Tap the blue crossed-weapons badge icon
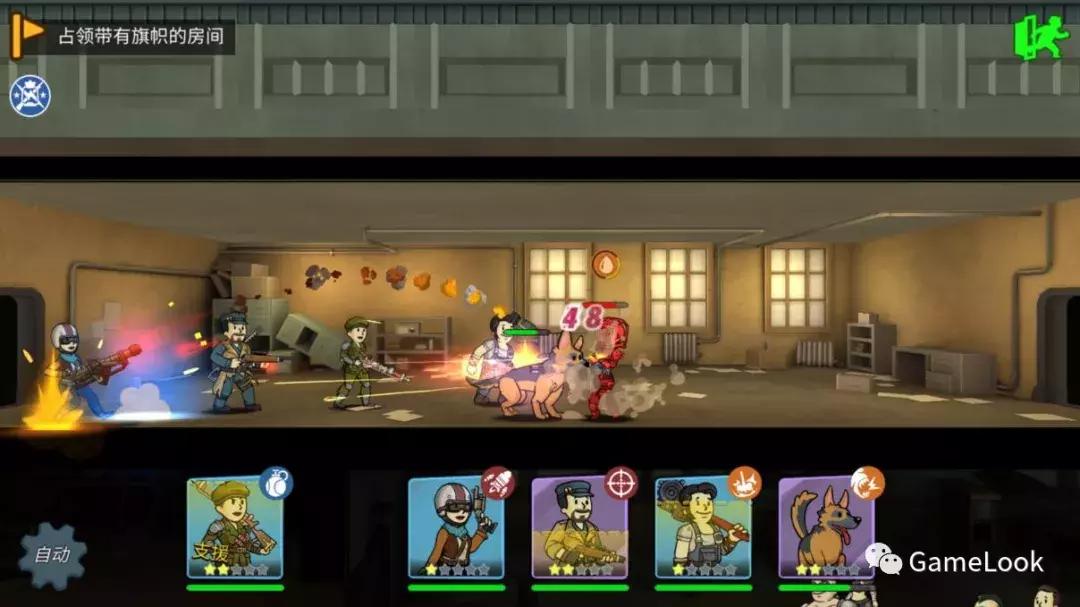 (x=30, y=96)
